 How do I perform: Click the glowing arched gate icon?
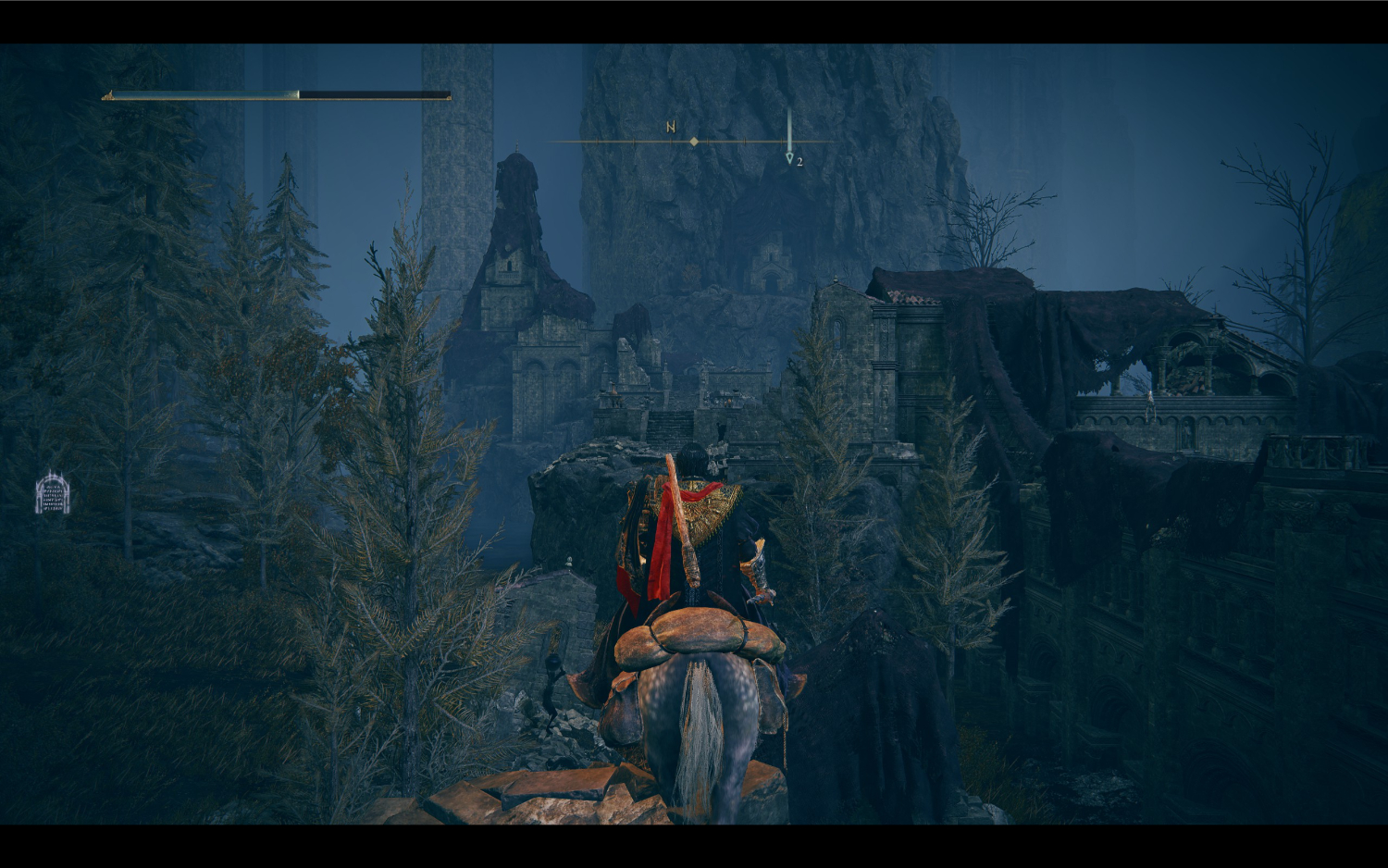point(52,493)
